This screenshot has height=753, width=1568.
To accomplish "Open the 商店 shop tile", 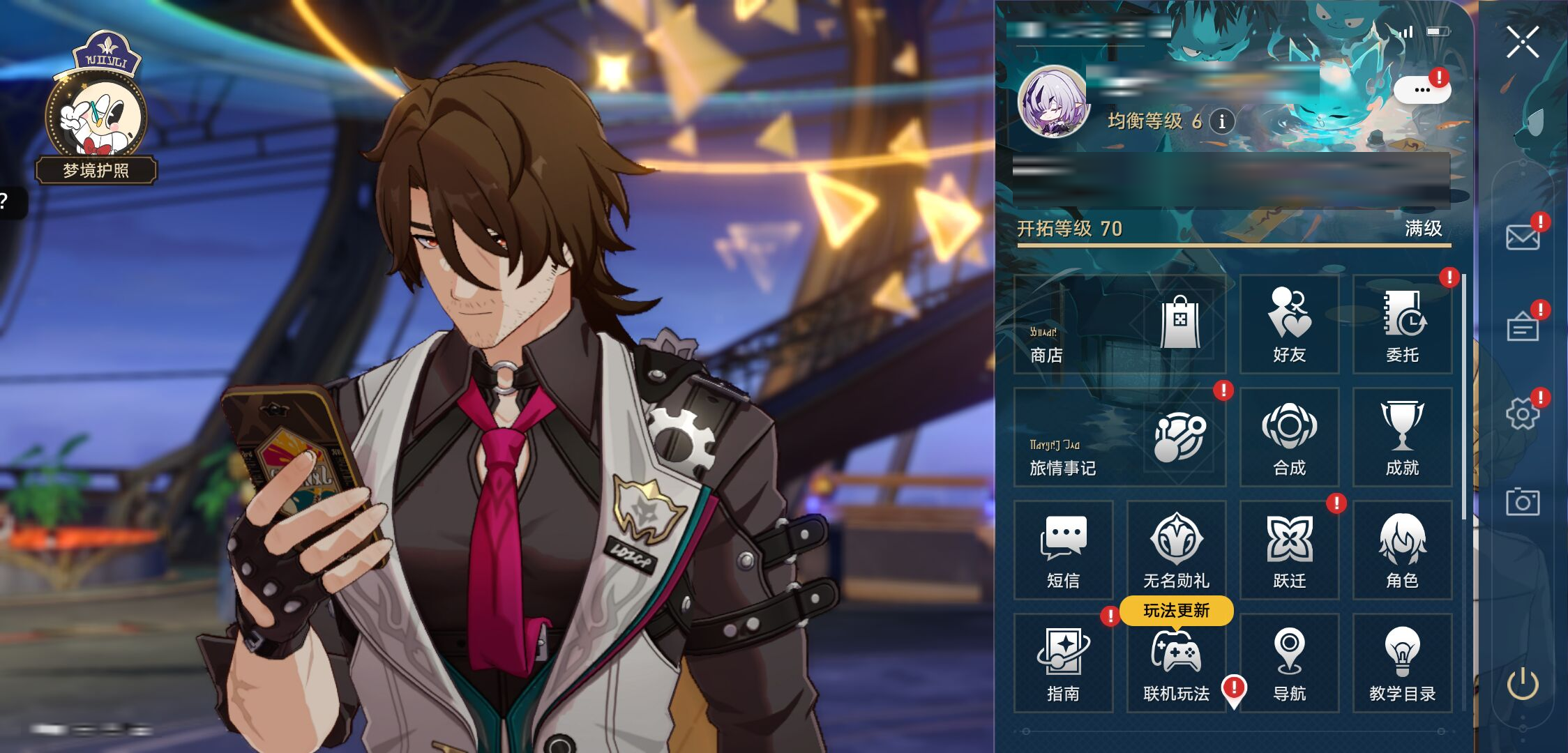I will [1119, 325].
